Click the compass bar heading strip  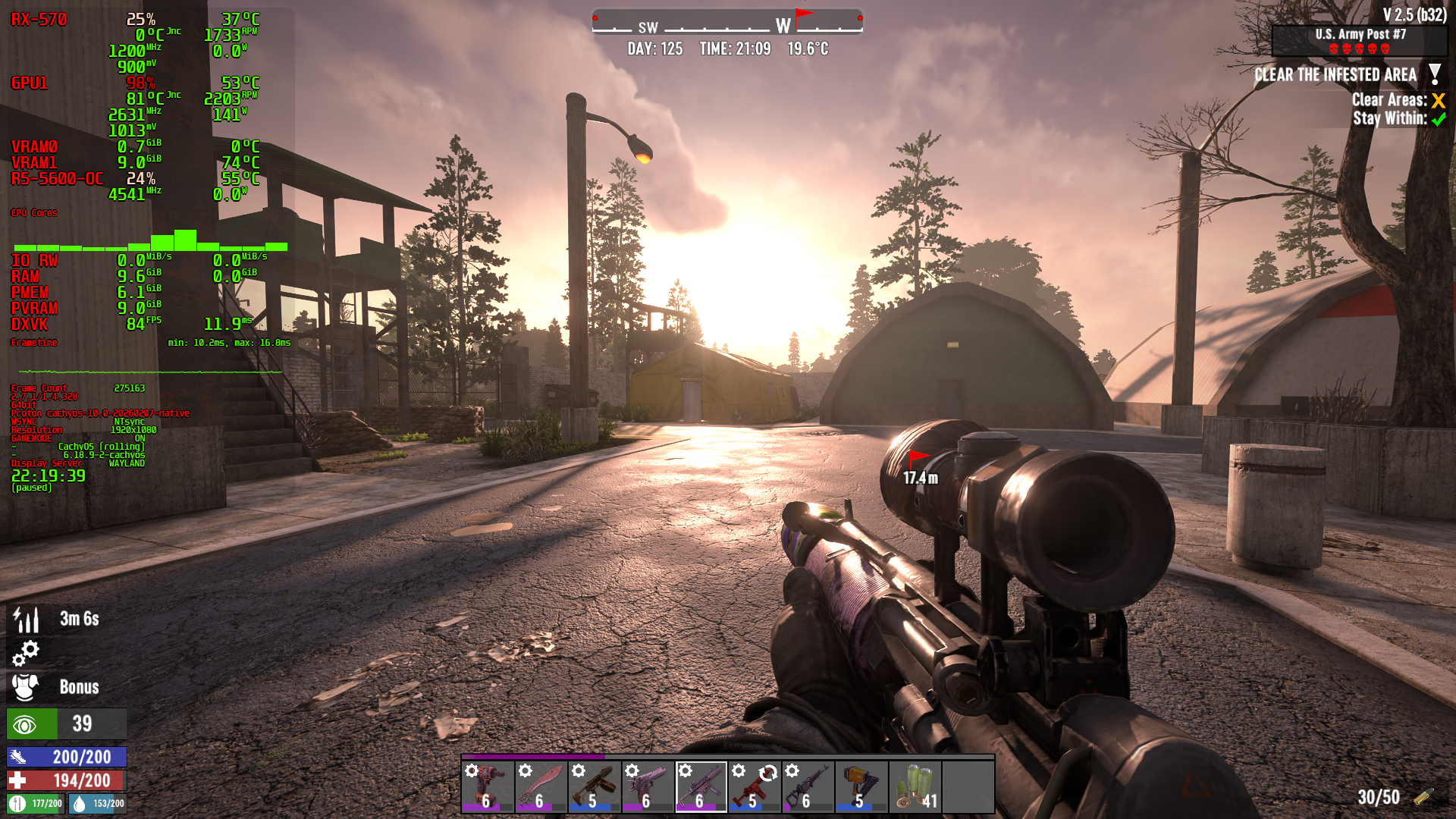(x=726, y=23)
